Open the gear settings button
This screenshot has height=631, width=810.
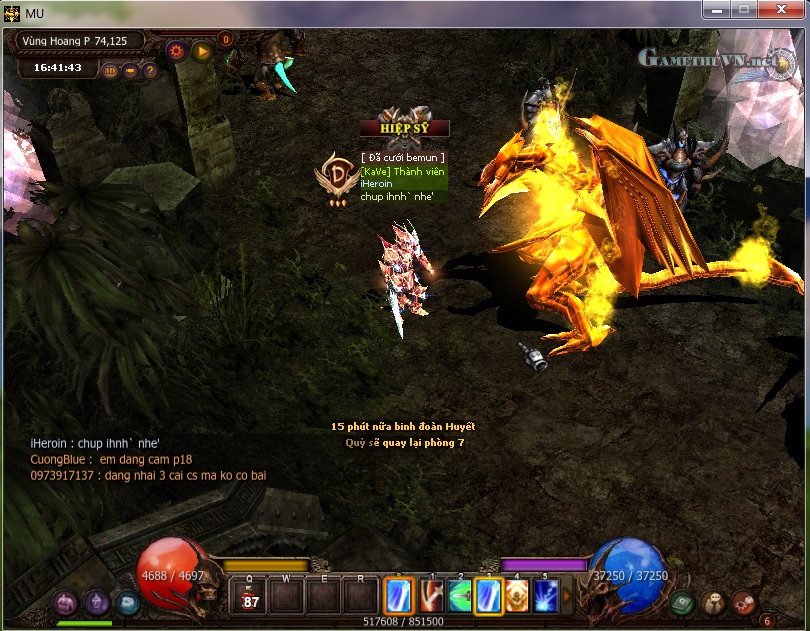(x=177, y=50)
